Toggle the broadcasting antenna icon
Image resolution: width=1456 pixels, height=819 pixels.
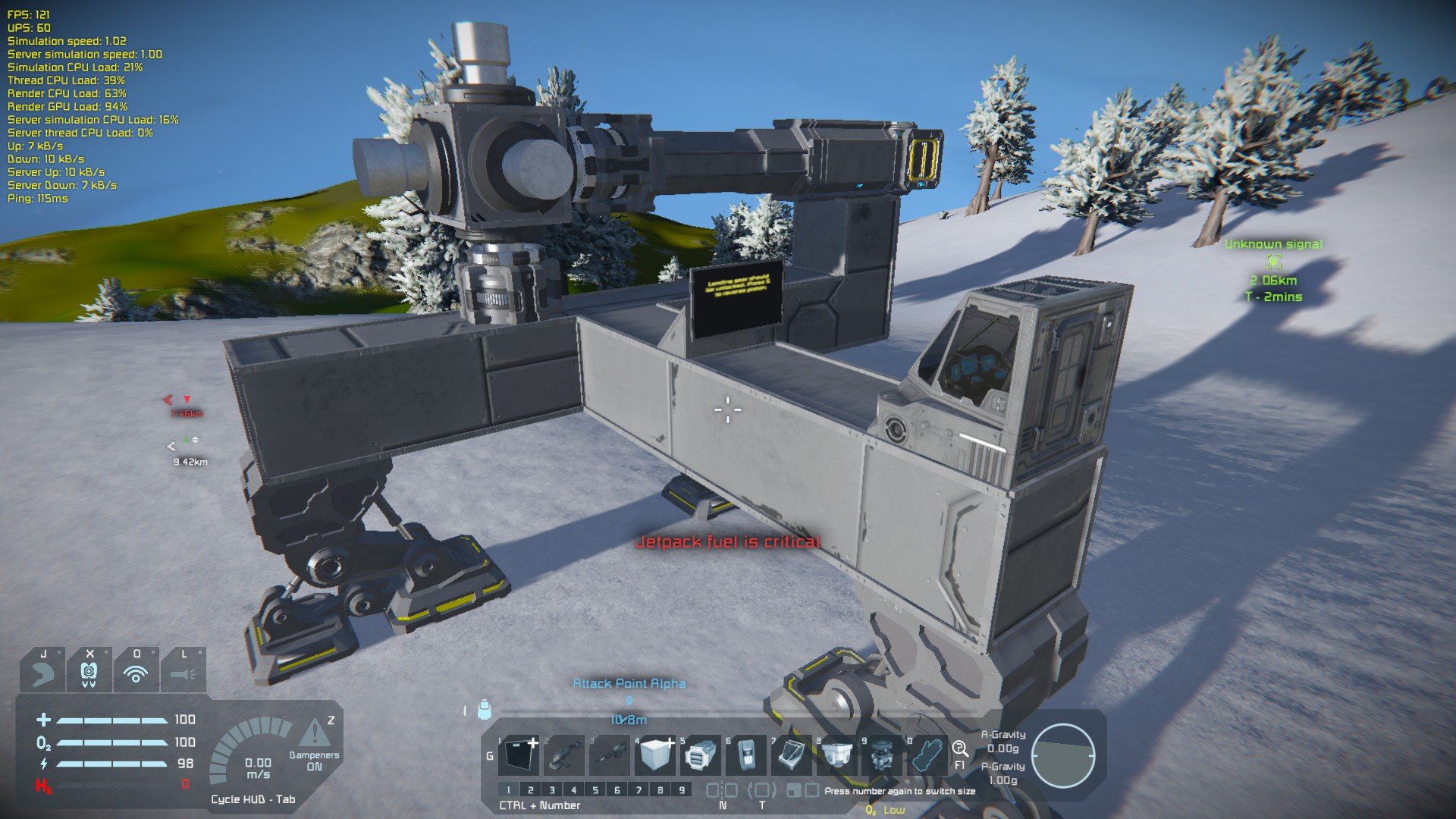[x=136, y=673]
